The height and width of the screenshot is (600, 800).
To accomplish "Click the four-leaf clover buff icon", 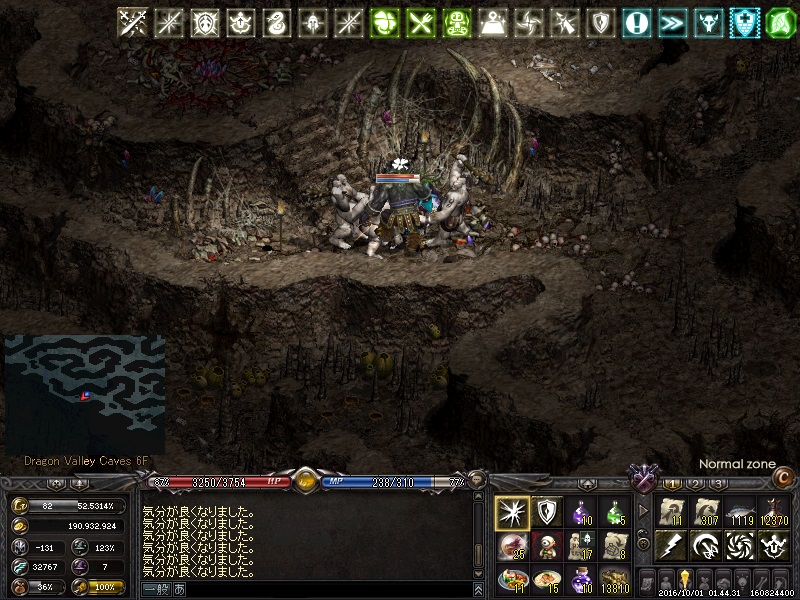I will (x=384, y=22).
